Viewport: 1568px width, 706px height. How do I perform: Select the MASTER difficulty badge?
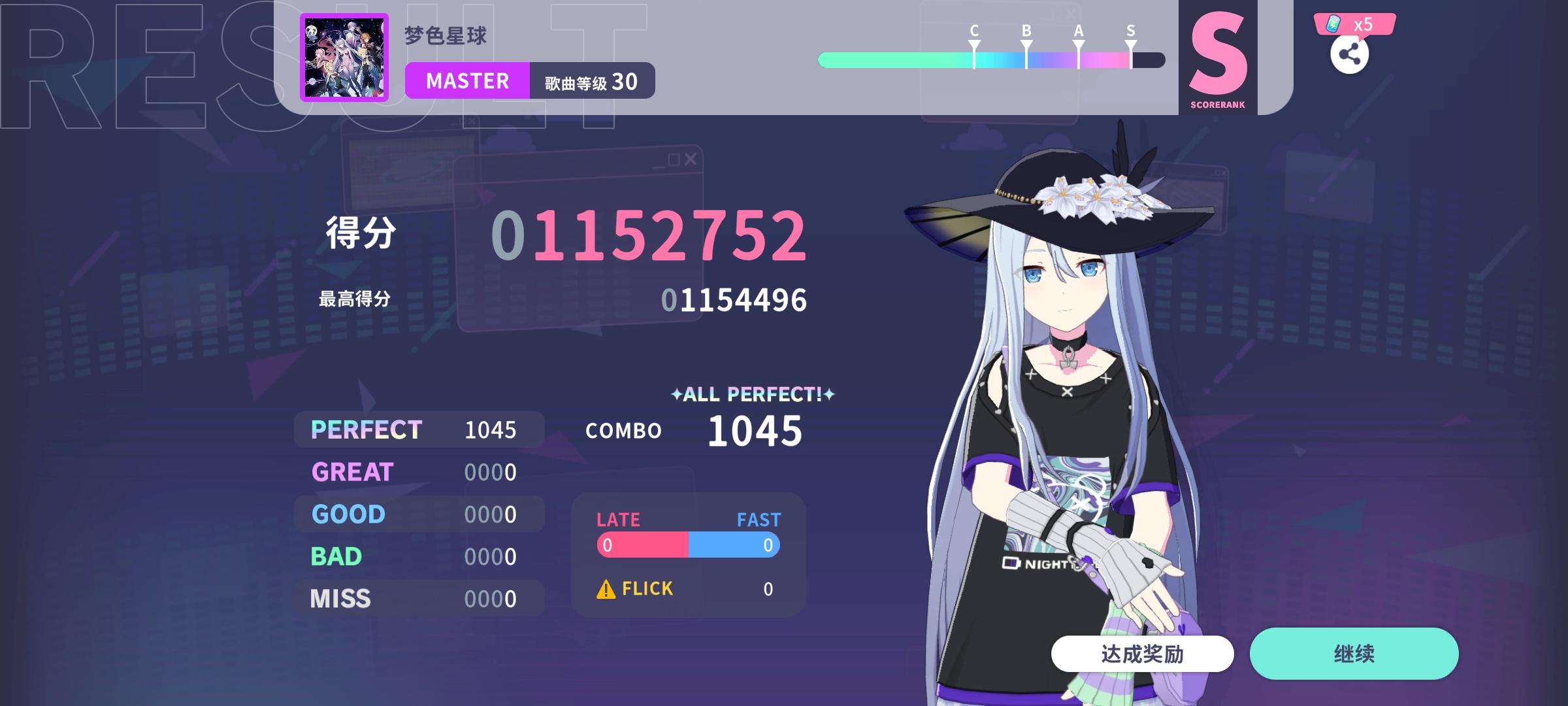click(466, 80)
